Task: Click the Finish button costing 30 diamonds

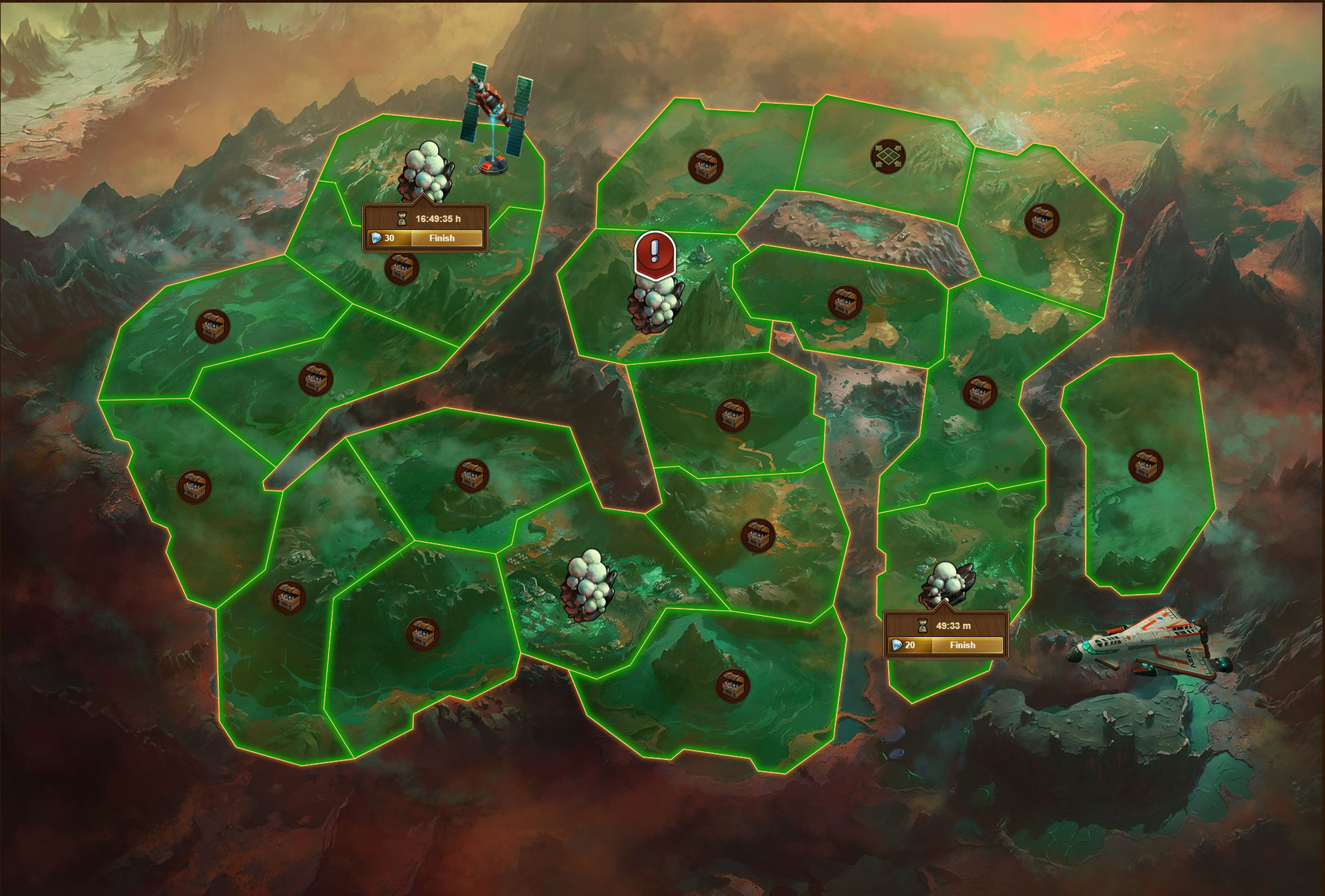Action: pyautogui.click(x=442, y=238)
